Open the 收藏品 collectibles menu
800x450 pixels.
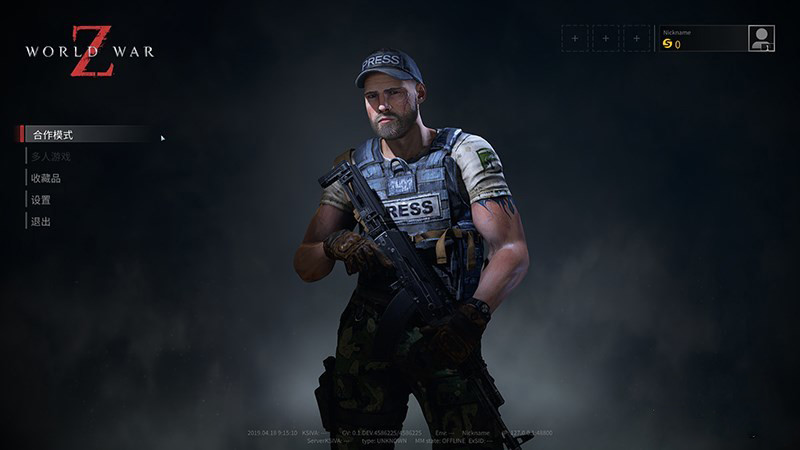46,178
